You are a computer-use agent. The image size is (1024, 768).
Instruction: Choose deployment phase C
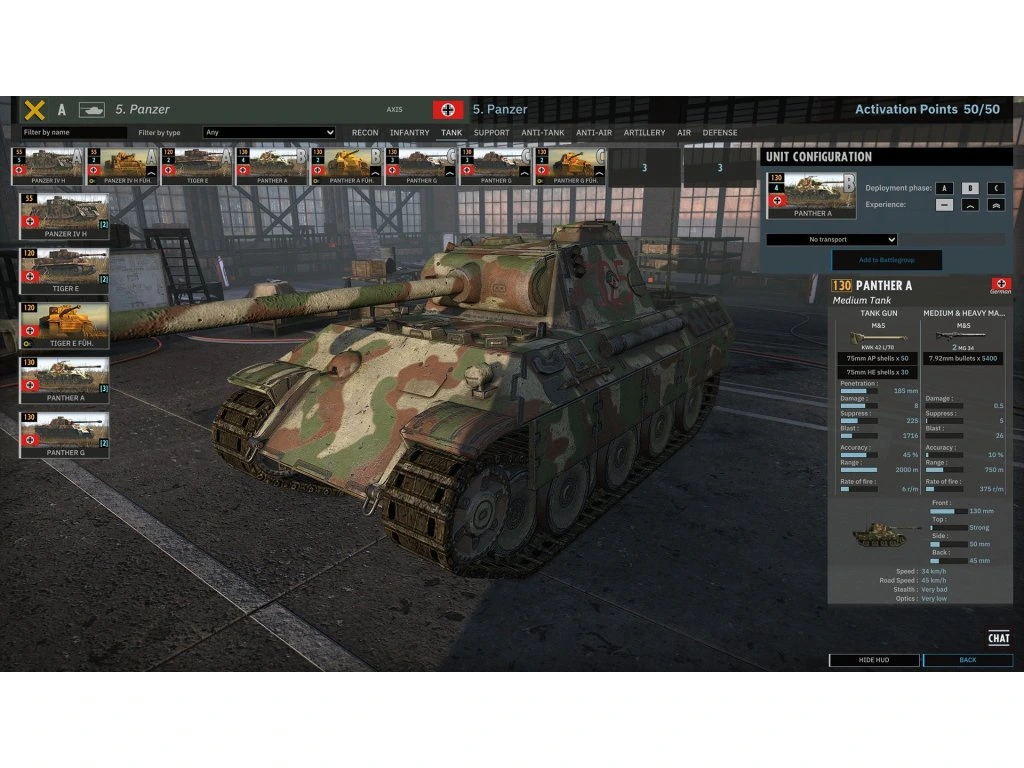[995, 188]
